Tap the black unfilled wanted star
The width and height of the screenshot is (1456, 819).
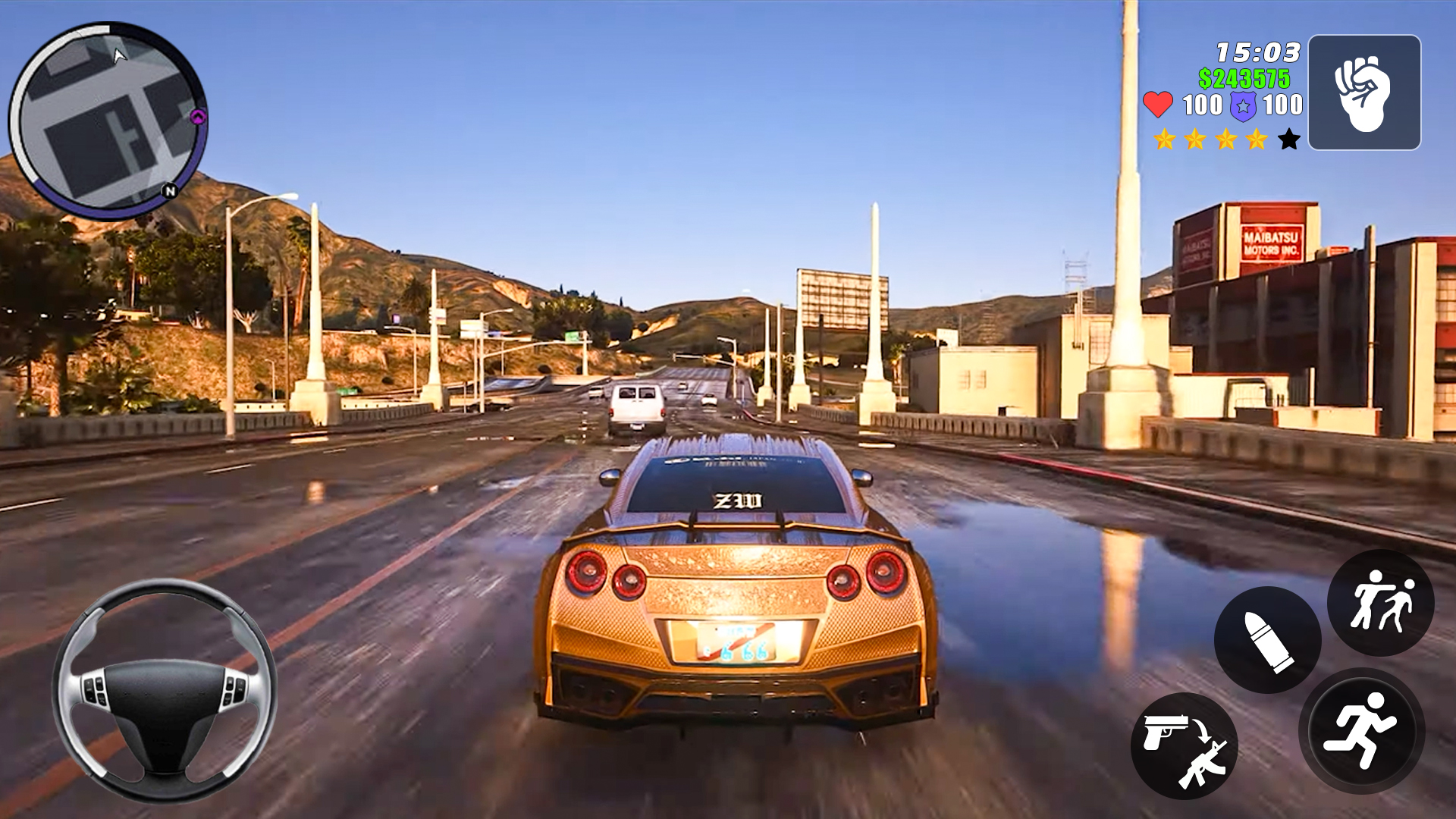(x=1289, y=140)
